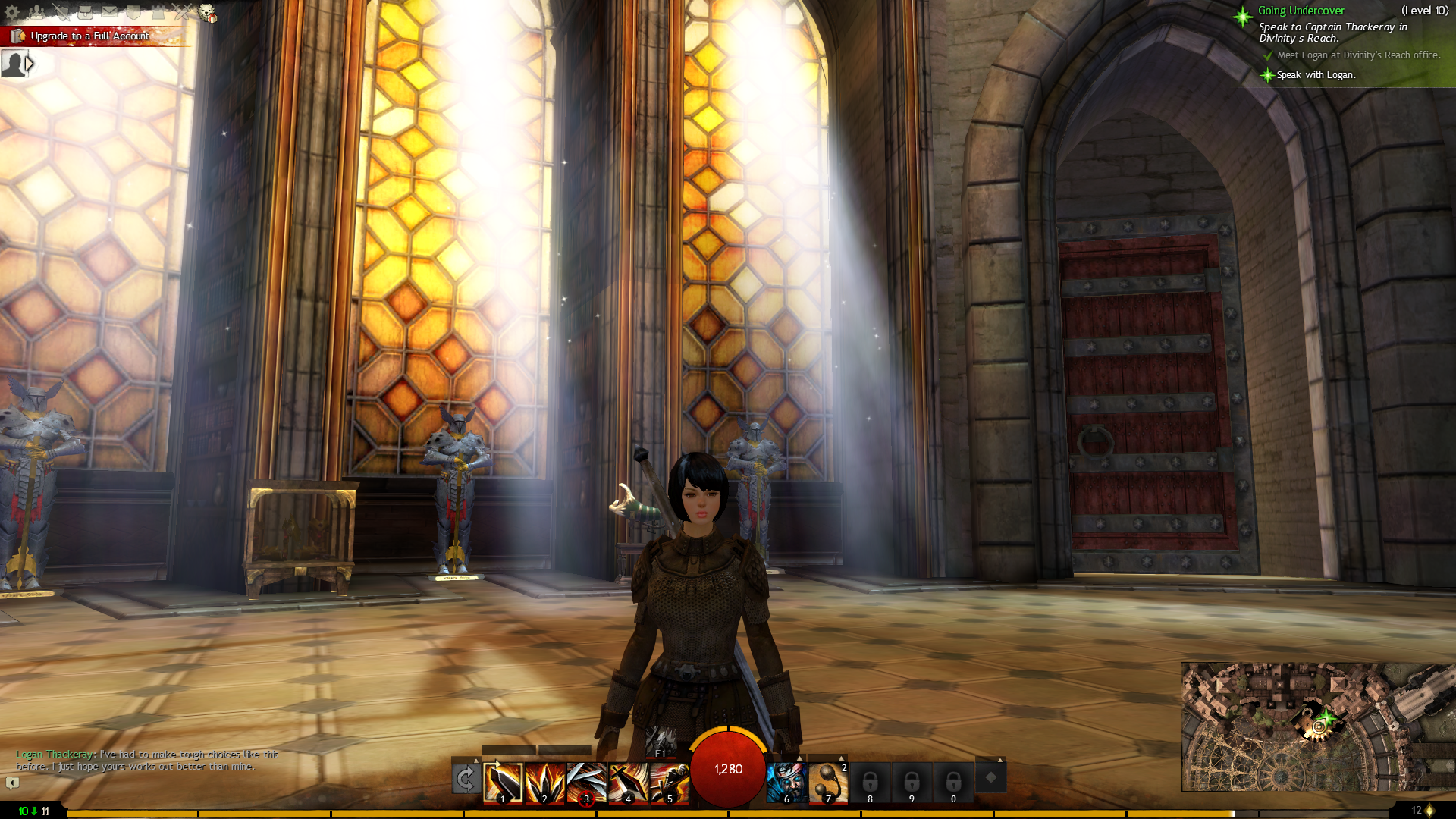Activate skill 3 whirling blades ability
Screen dimensions: 1456x819
pyautogui.click(x=586, y=783)
